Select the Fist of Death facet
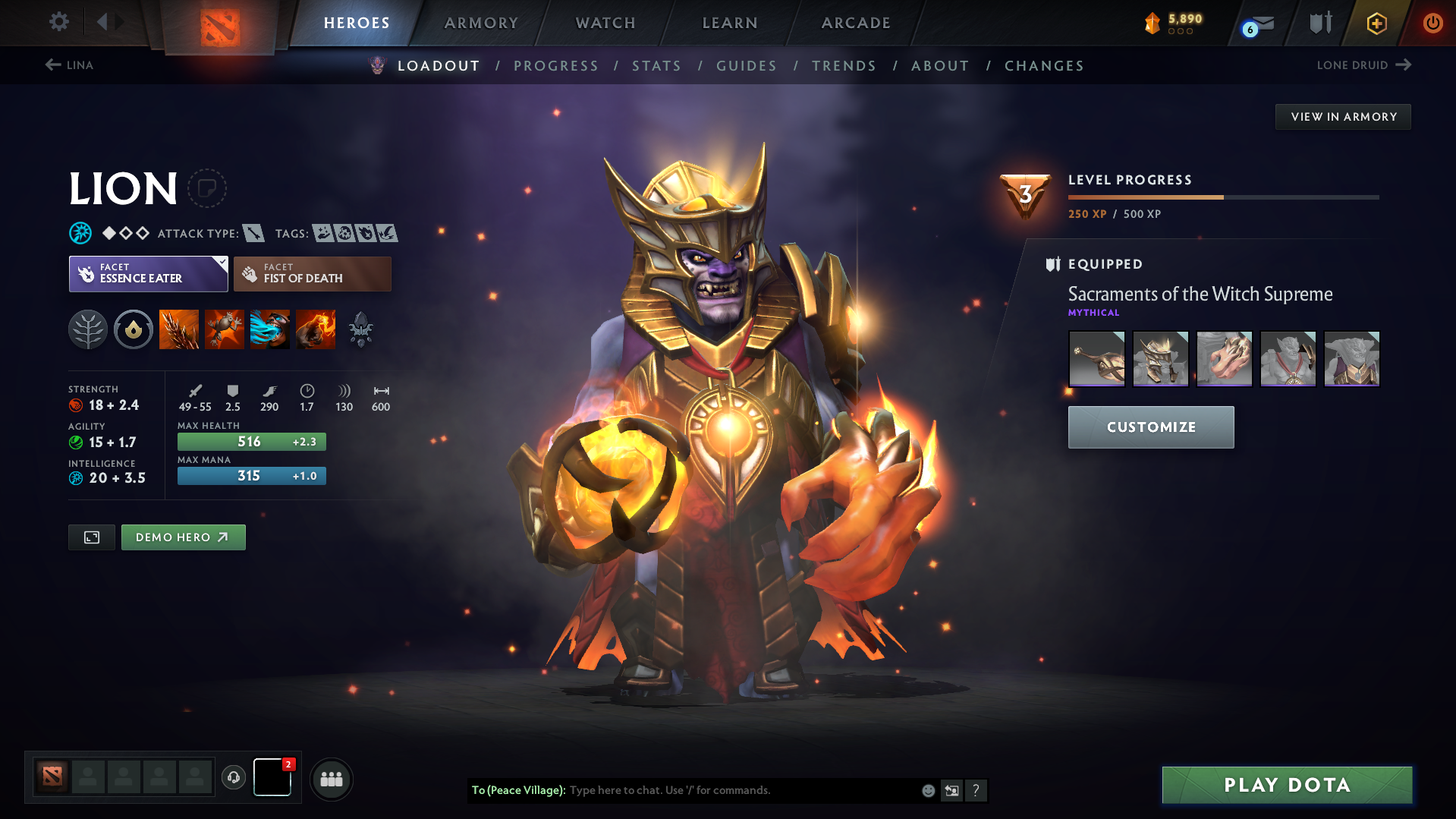This screenshot has height=819, width=1456. pos(312,273)
